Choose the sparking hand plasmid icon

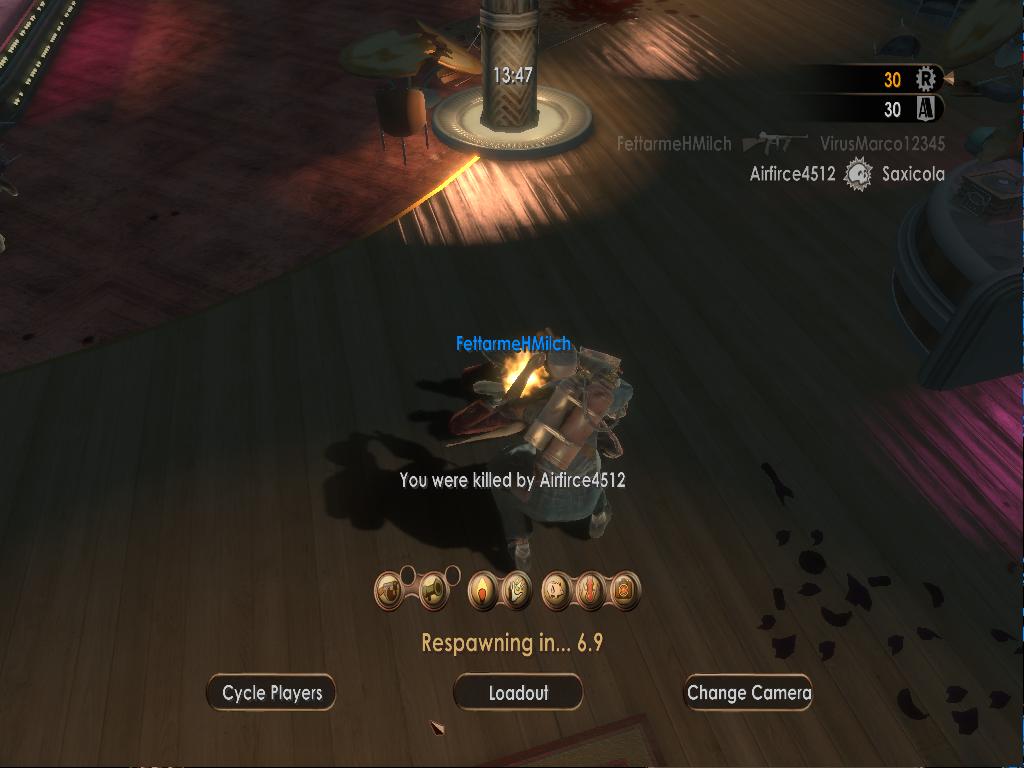point(516,592)
